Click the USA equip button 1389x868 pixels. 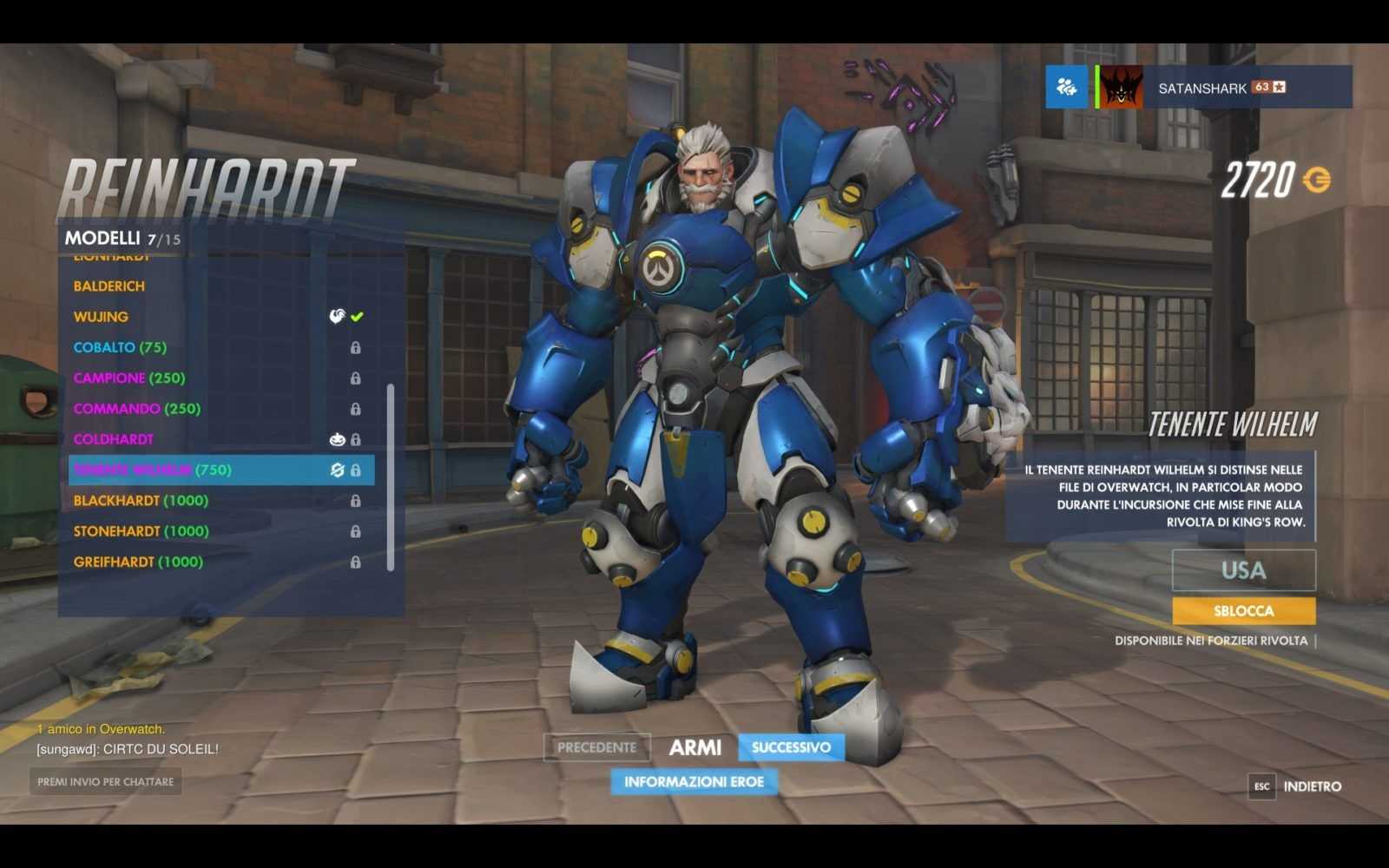(x=1243, y=570)
